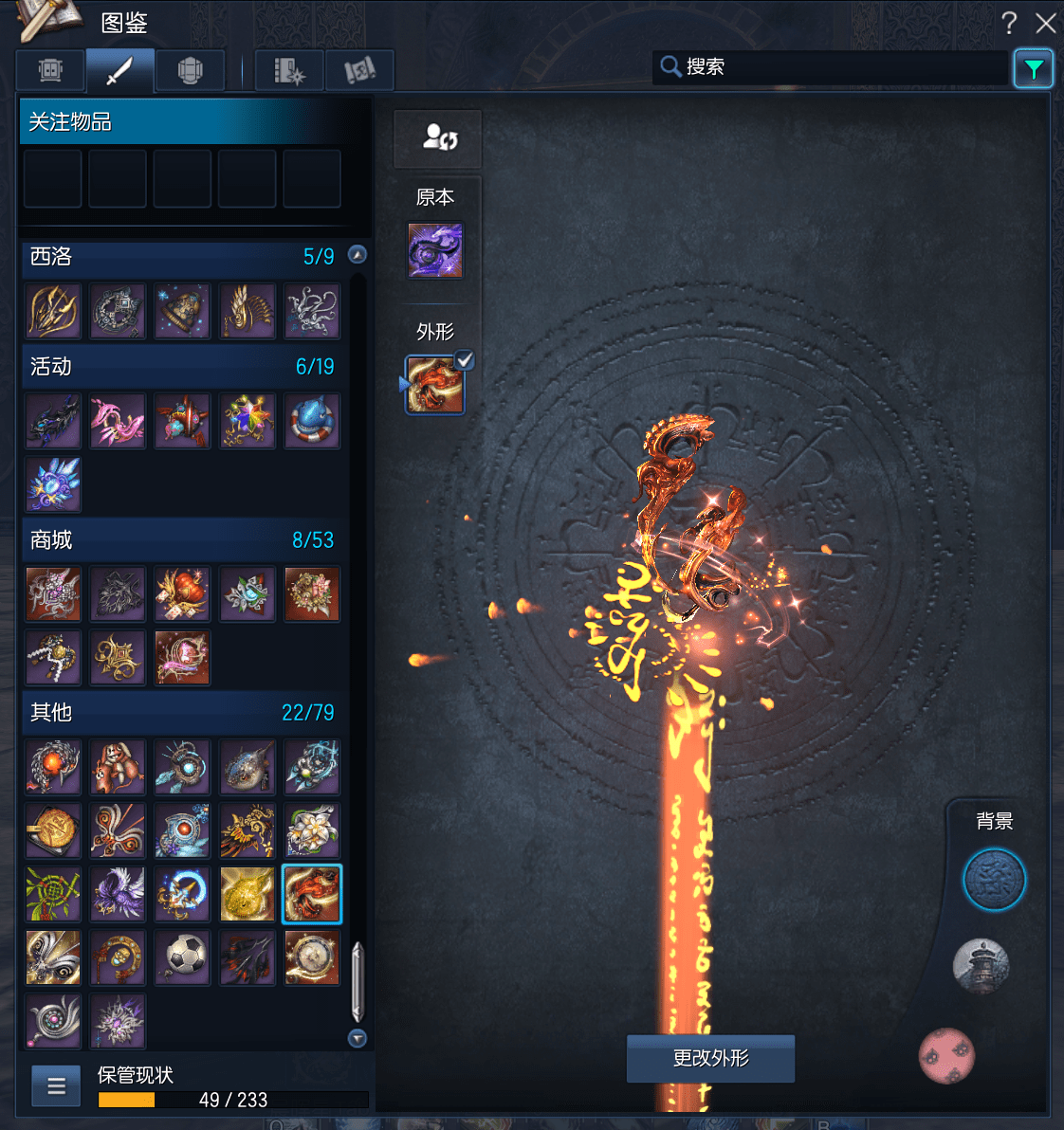
Task: Select the red 外形 appearance thumbnail
Action: pos(435,385)
